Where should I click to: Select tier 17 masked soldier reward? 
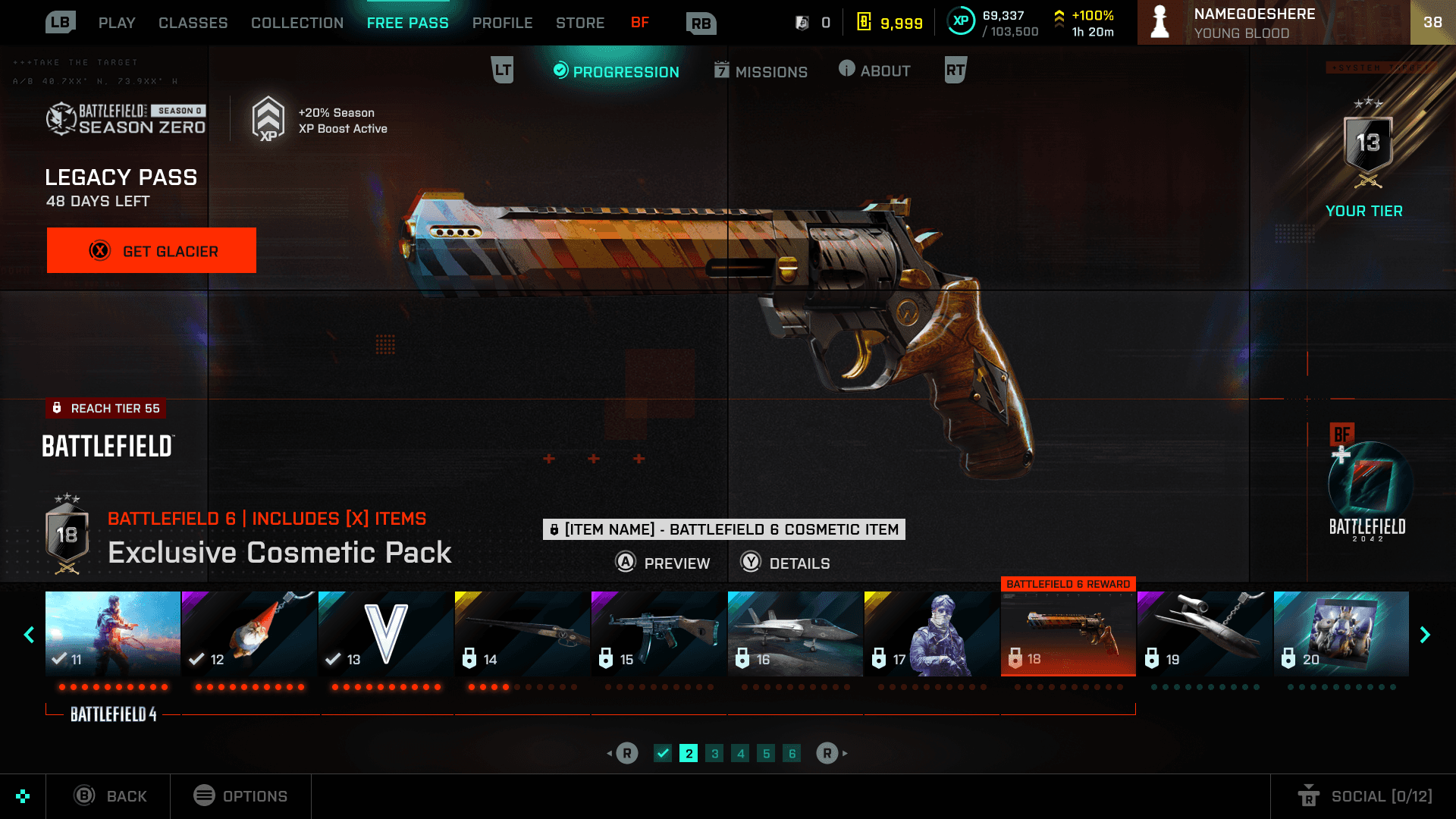pos(931,633)
